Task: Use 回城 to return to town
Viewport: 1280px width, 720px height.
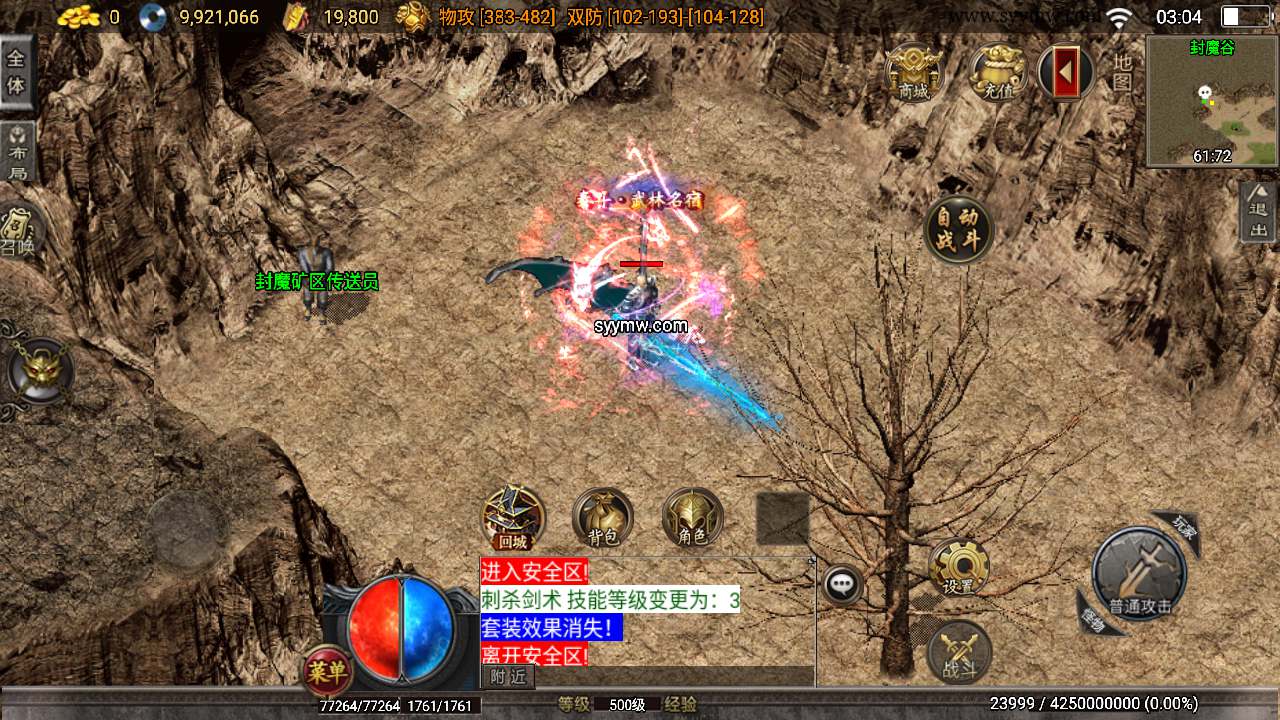Action: tap(513, 519)
